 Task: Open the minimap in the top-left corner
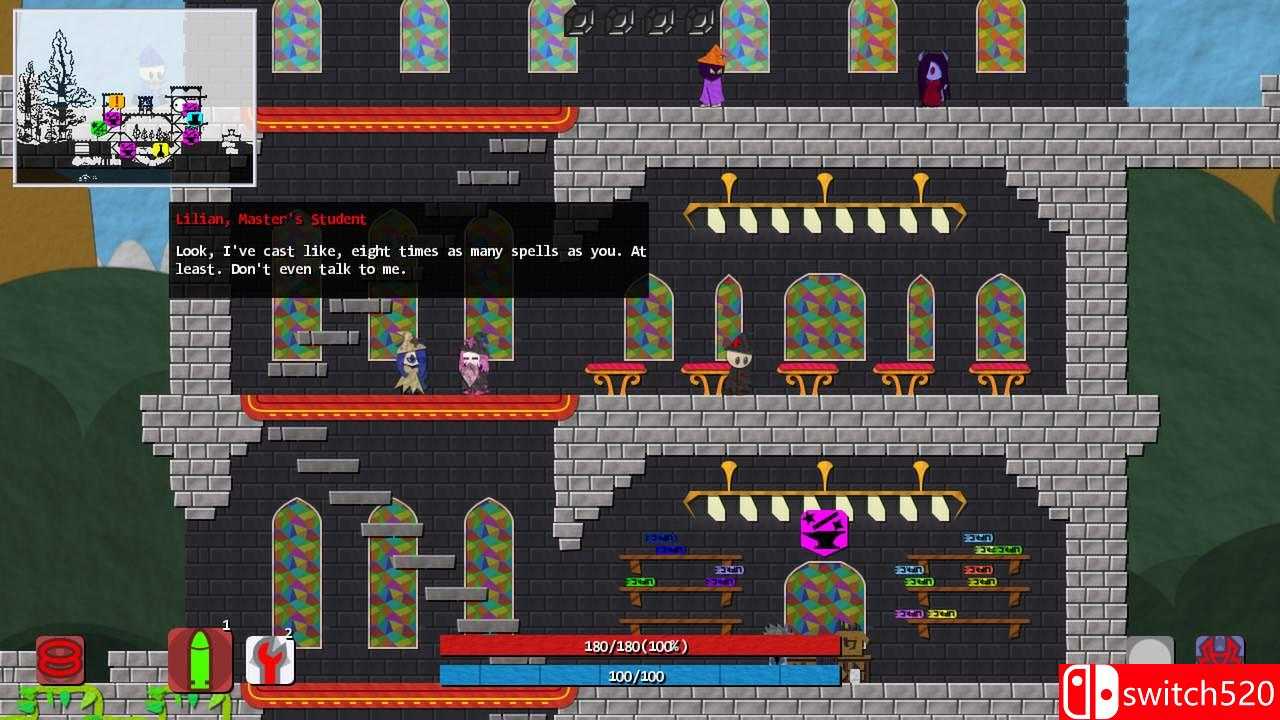point(135,95)
